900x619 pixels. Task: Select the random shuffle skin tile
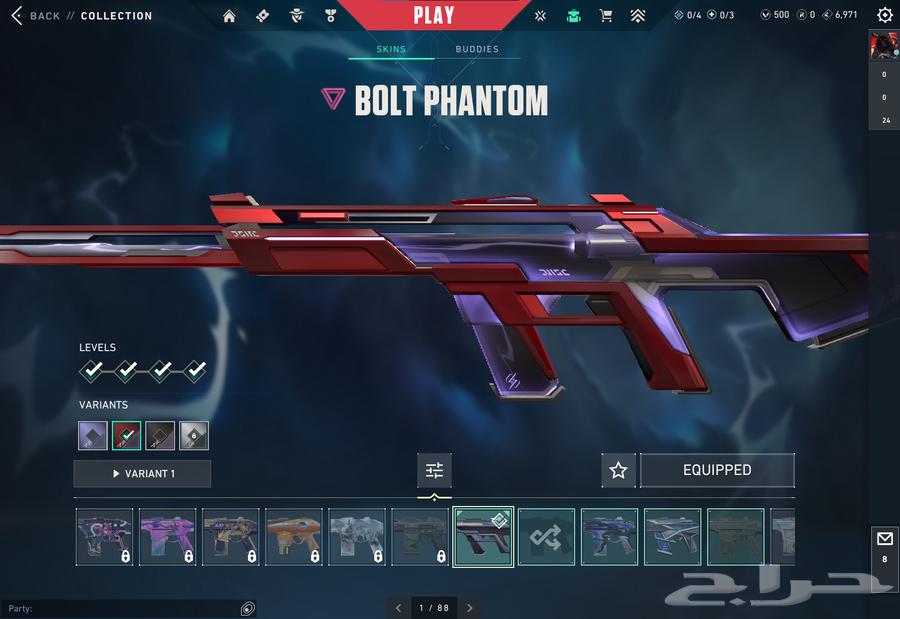[x=546, y=537]
